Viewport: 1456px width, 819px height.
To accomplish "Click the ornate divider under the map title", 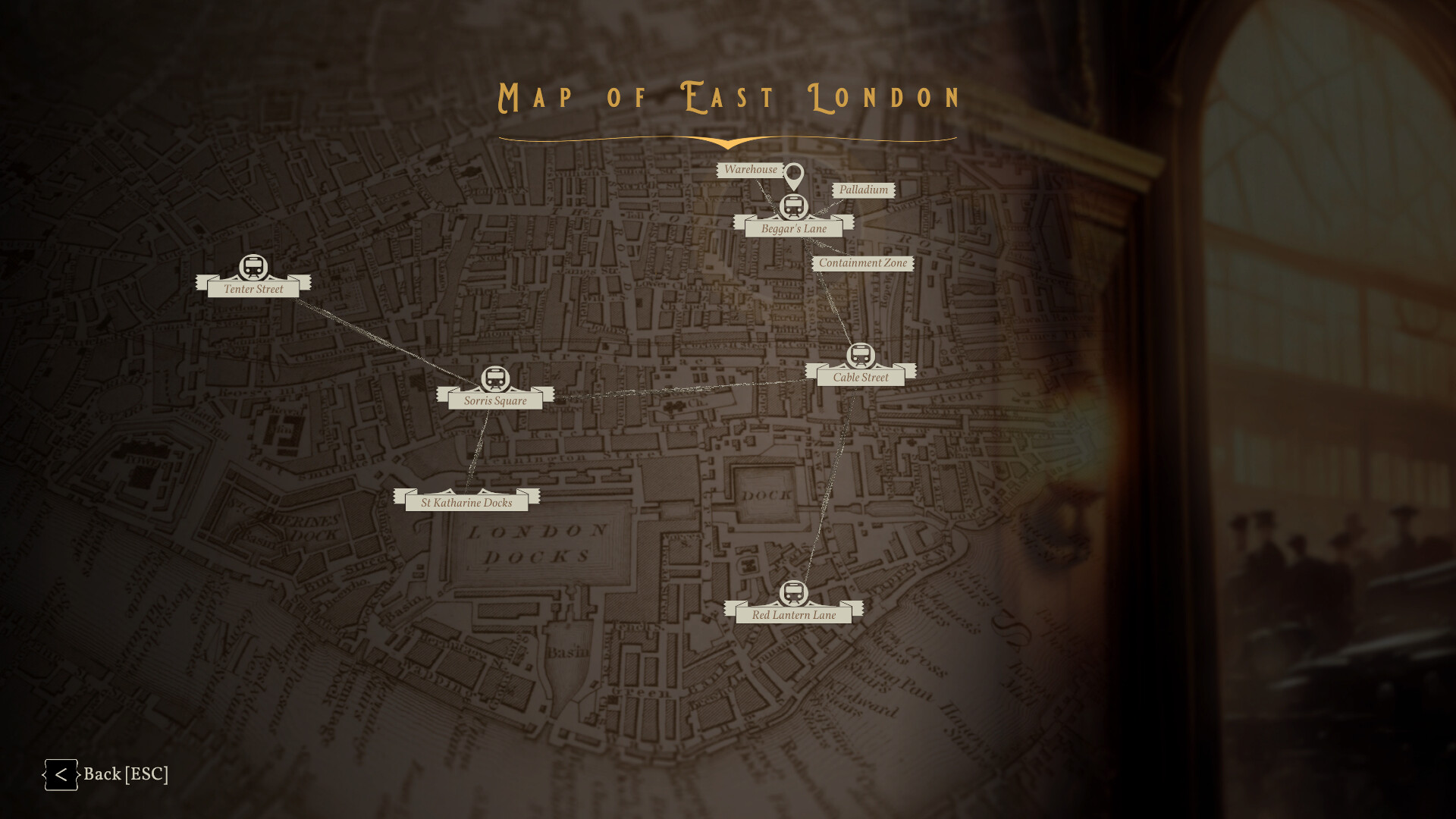I will (x=728, y=140).
